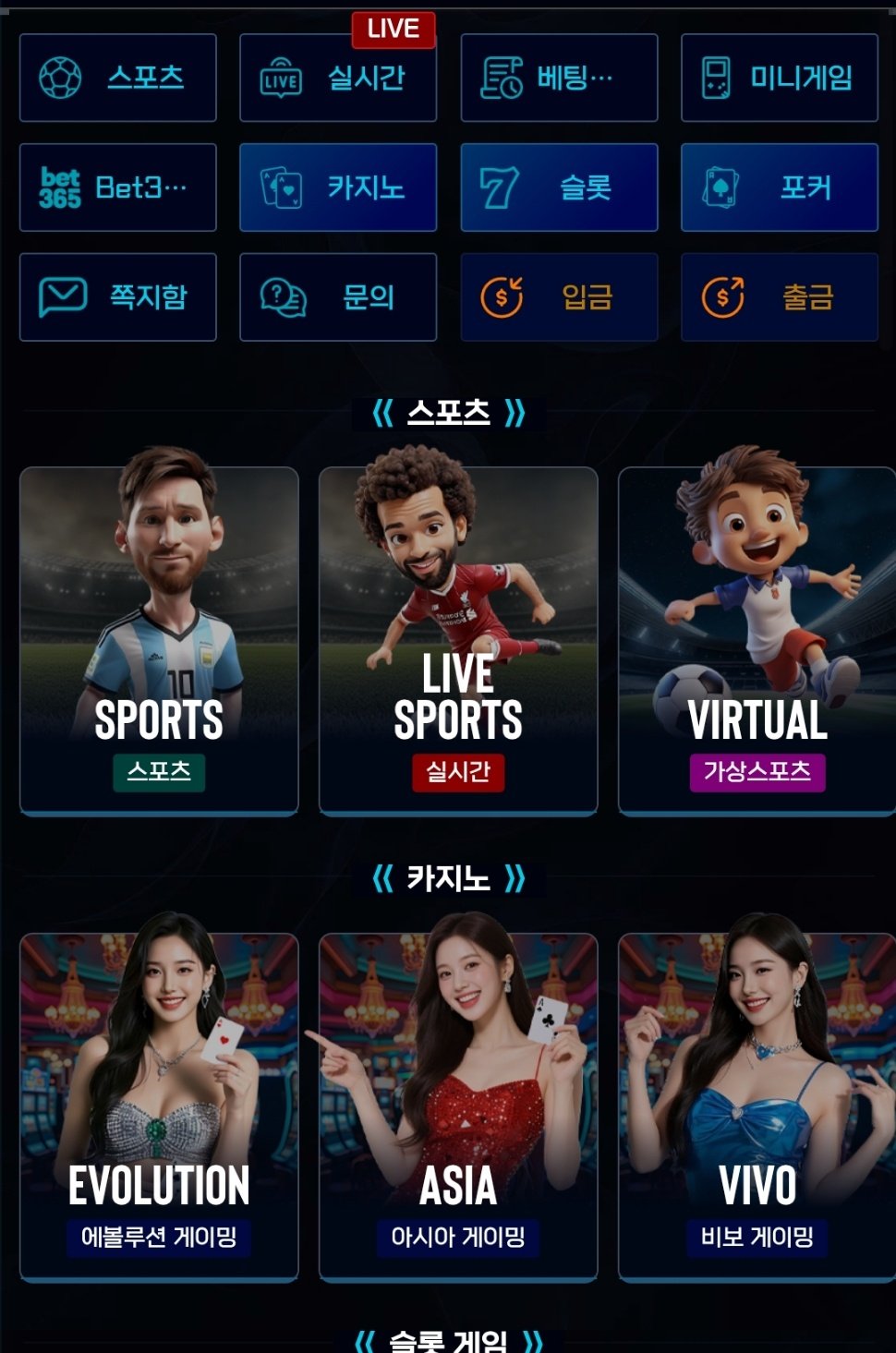Open the 스포츠 menu button
This screenshot has width=896, height=1353.
[x=118, y=78]
